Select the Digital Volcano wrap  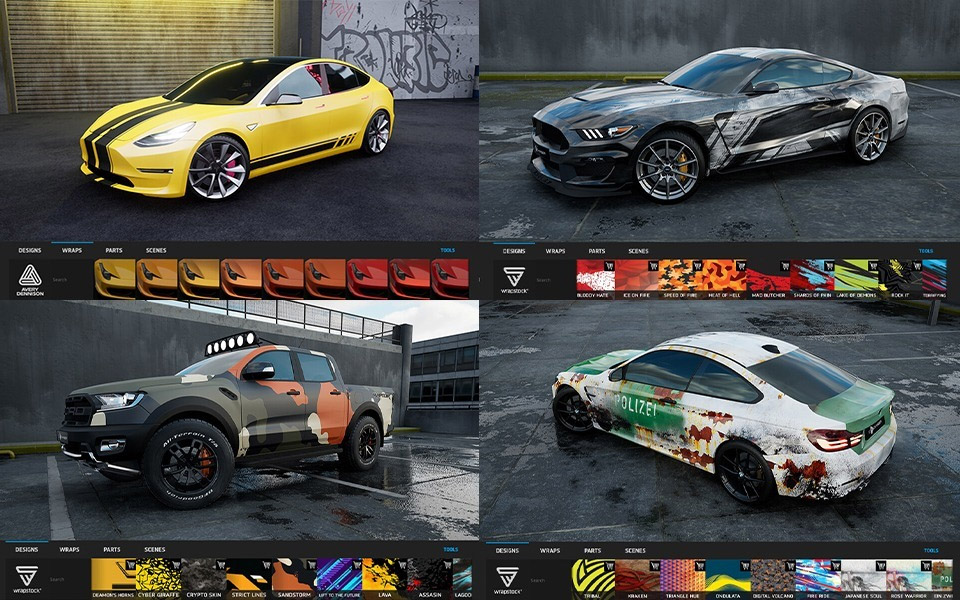click(x=772, y=576)
